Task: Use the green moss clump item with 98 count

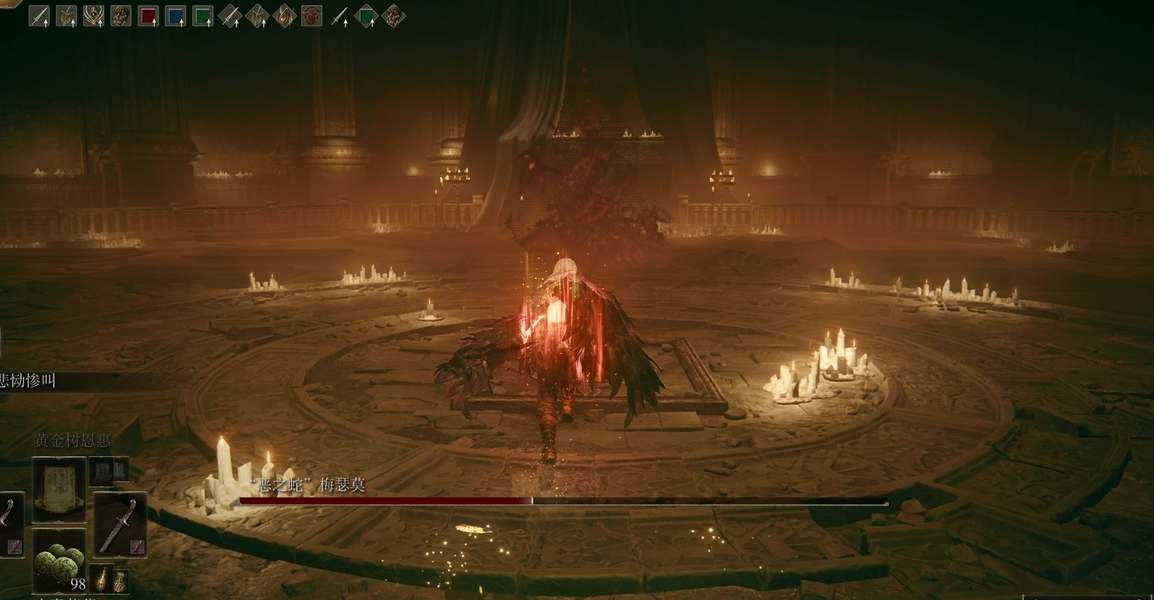Action: [59, 560]
